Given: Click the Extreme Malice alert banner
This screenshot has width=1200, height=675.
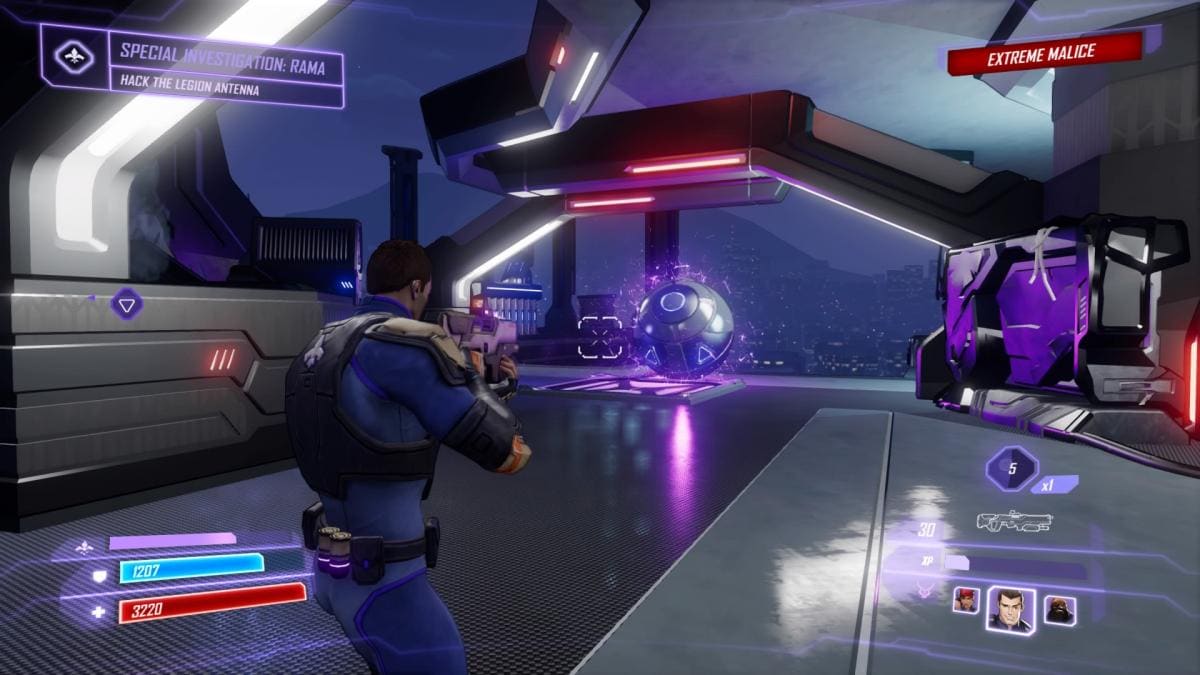Looking at the screenshot, I should tap(1043, 54).
